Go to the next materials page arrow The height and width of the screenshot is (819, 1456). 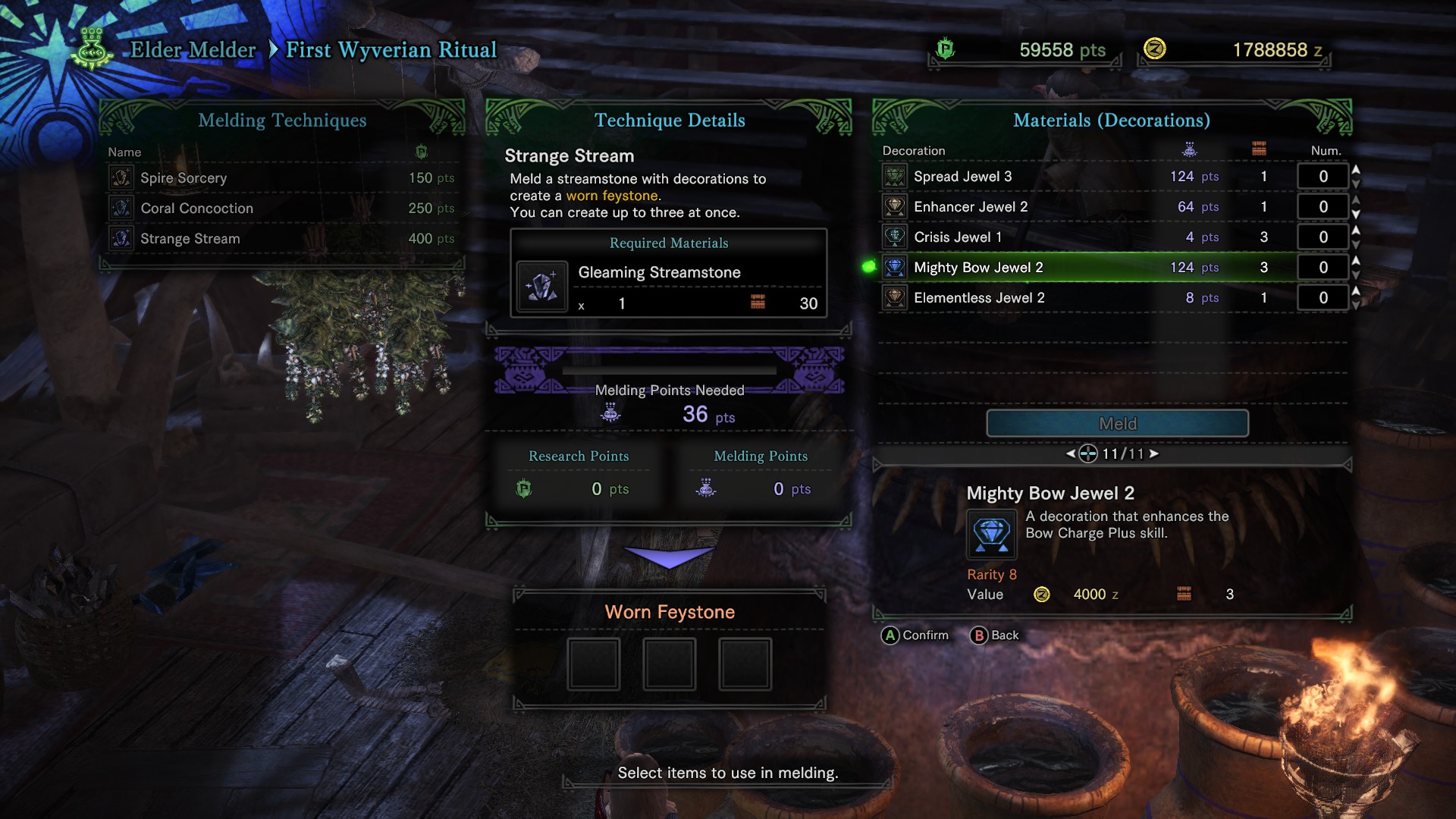point(1154,453)
